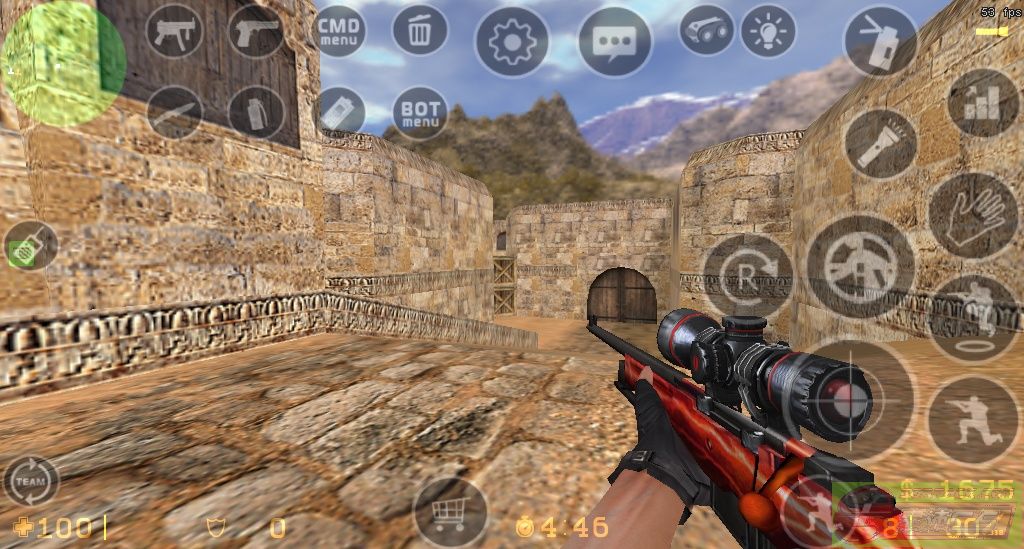Equip the knife
Screen dimensions: 1024x549
(x=174, y=112)
